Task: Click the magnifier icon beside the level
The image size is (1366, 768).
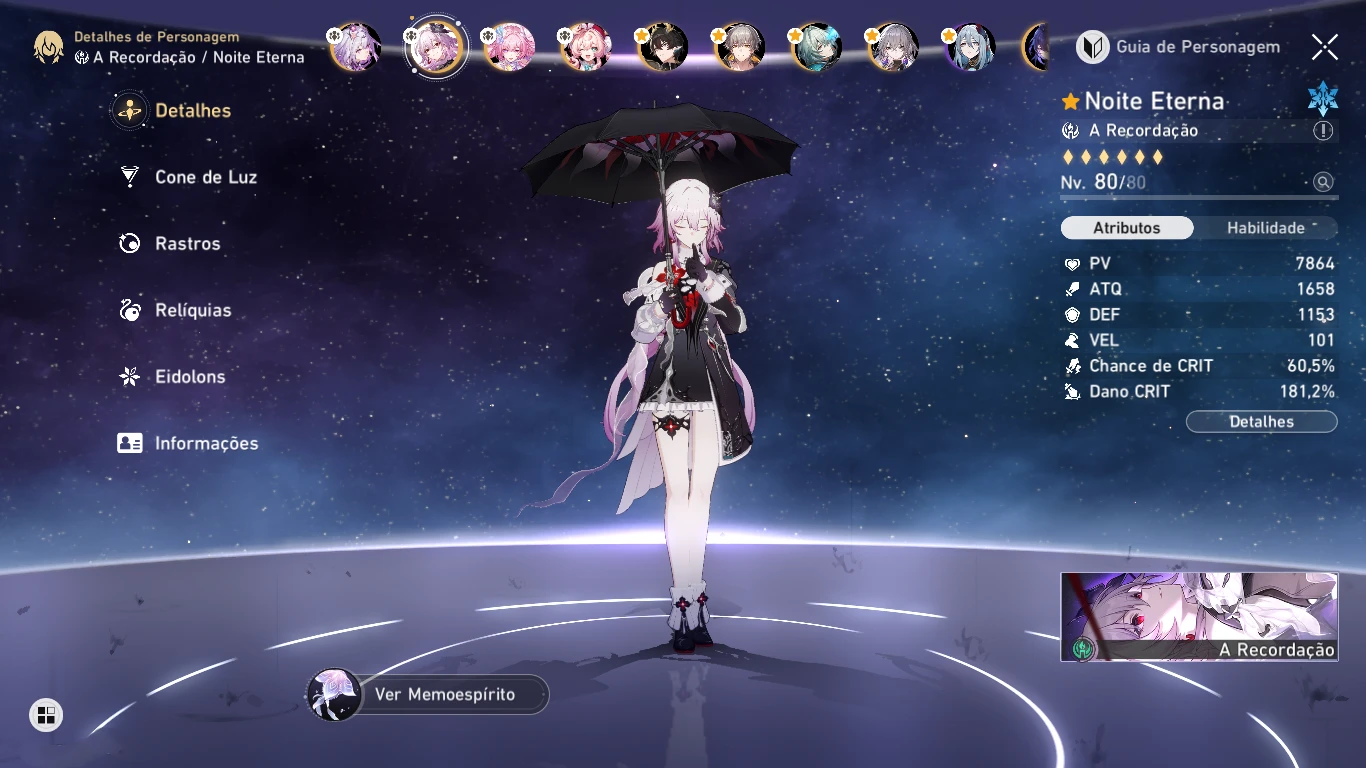Action: [x=1323, y=182]
